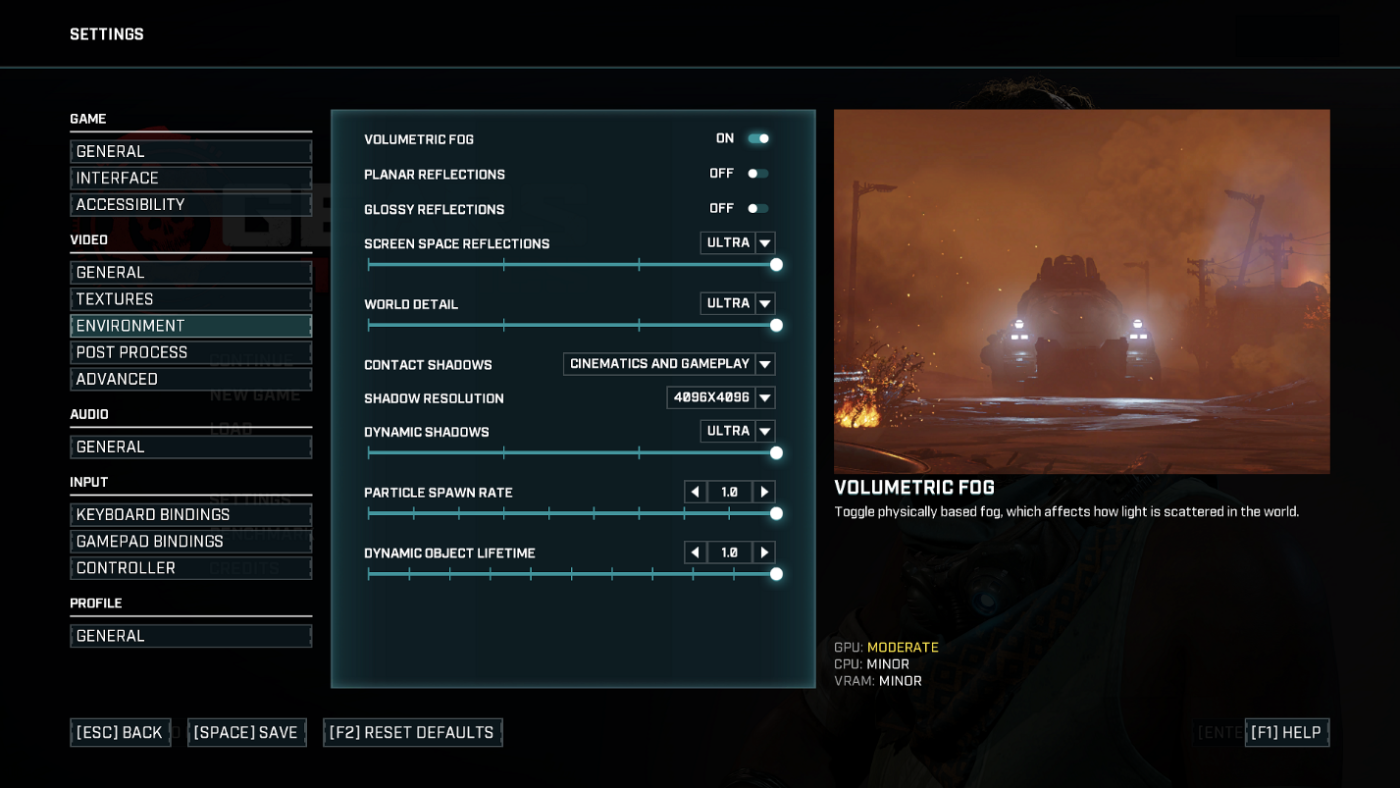Screen dimensions: 1400x788
Task: Open the World Detail dropdown
Action: tap(765, 302)
